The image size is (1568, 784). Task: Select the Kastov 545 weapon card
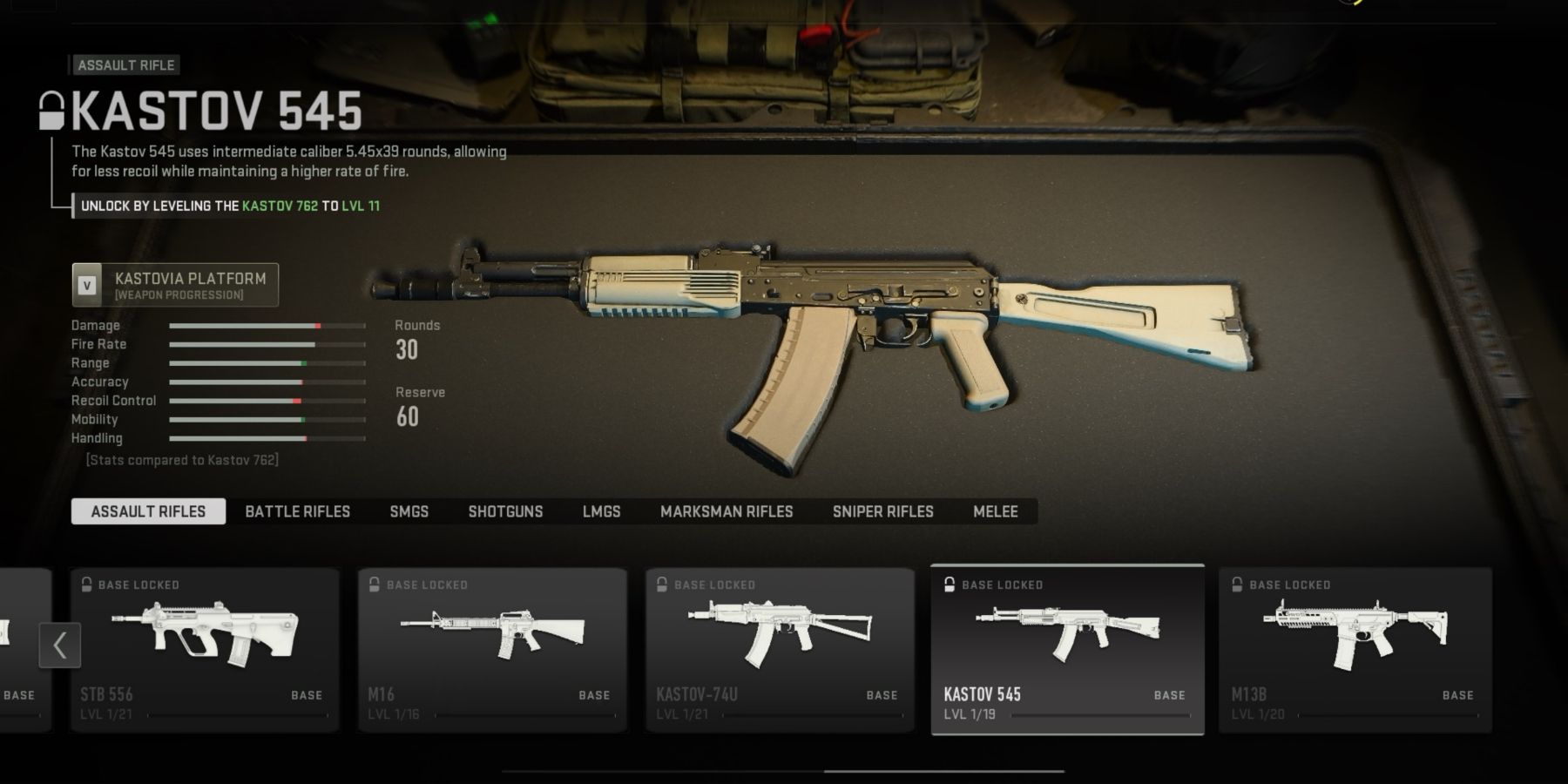tap(1067, 649)
